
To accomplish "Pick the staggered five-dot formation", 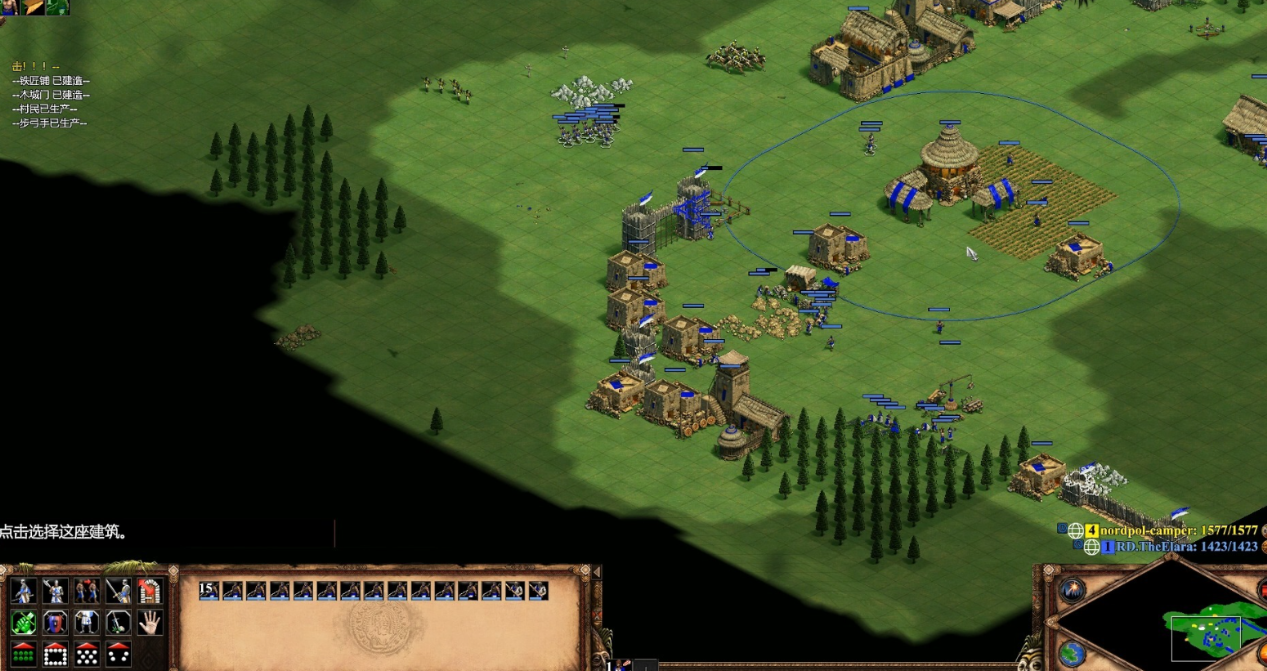I will (87, 654).
